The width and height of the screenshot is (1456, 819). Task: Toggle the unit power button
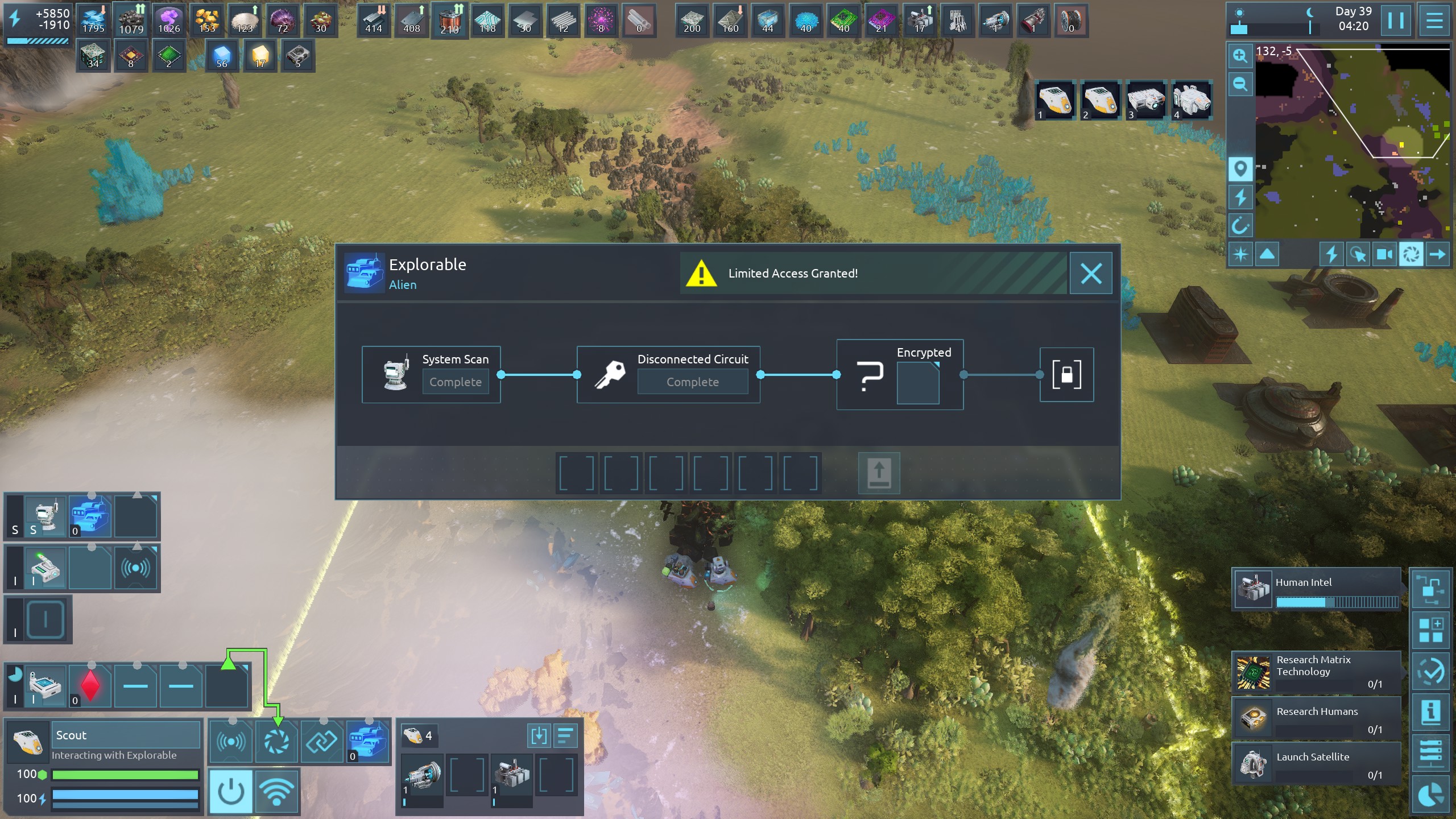pos(231,791)
